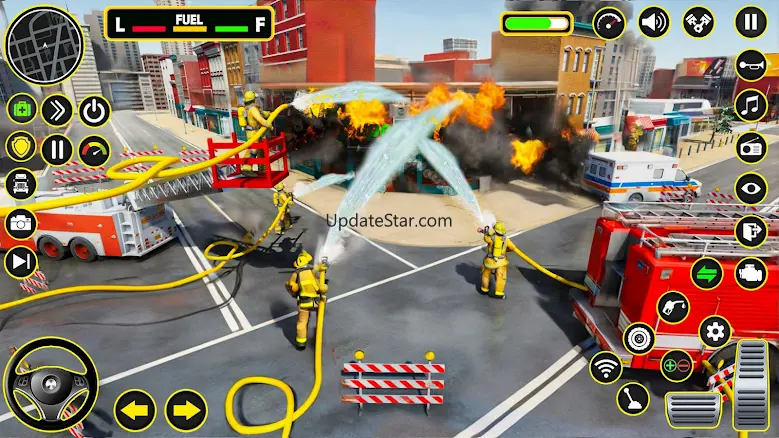Select the yellow shield icon

pos(21,146)
